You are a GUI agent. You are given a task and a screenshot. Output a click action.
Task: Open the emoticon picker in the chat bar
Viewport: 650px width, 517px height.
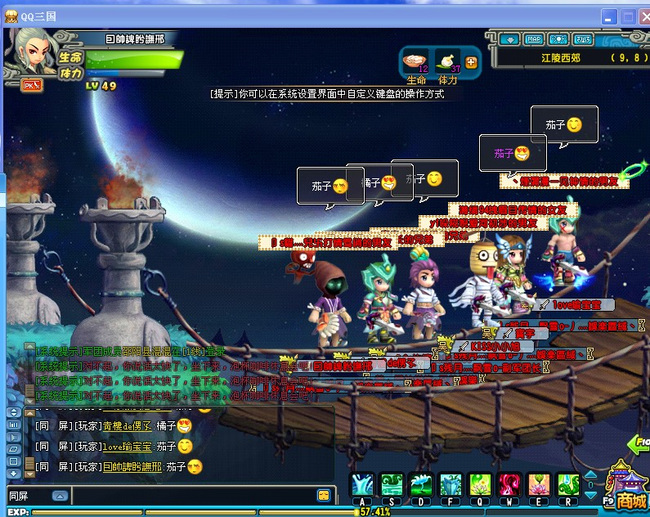(x=324, y=496)
